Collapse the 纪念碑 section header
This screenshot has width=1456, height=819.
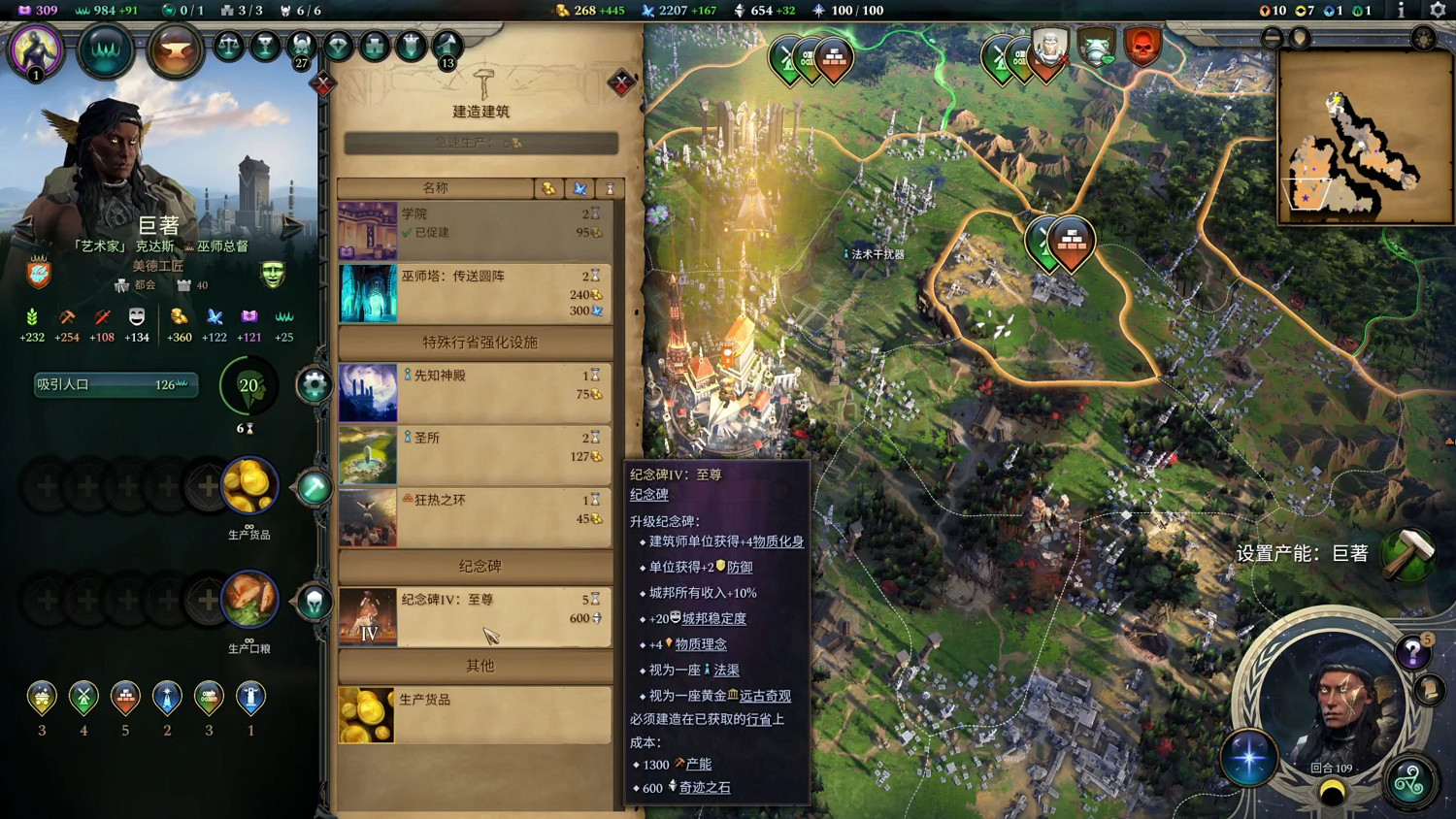[x=480, y=567]
